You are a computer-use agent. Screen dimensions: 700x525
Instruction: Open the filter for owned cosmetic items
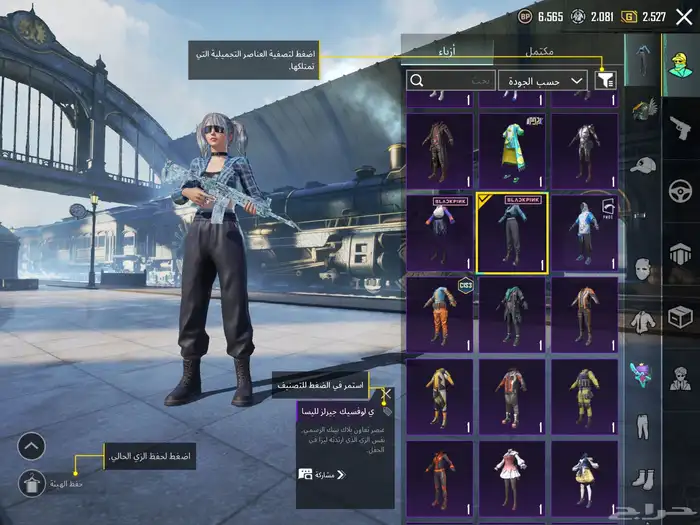point(605,80)
